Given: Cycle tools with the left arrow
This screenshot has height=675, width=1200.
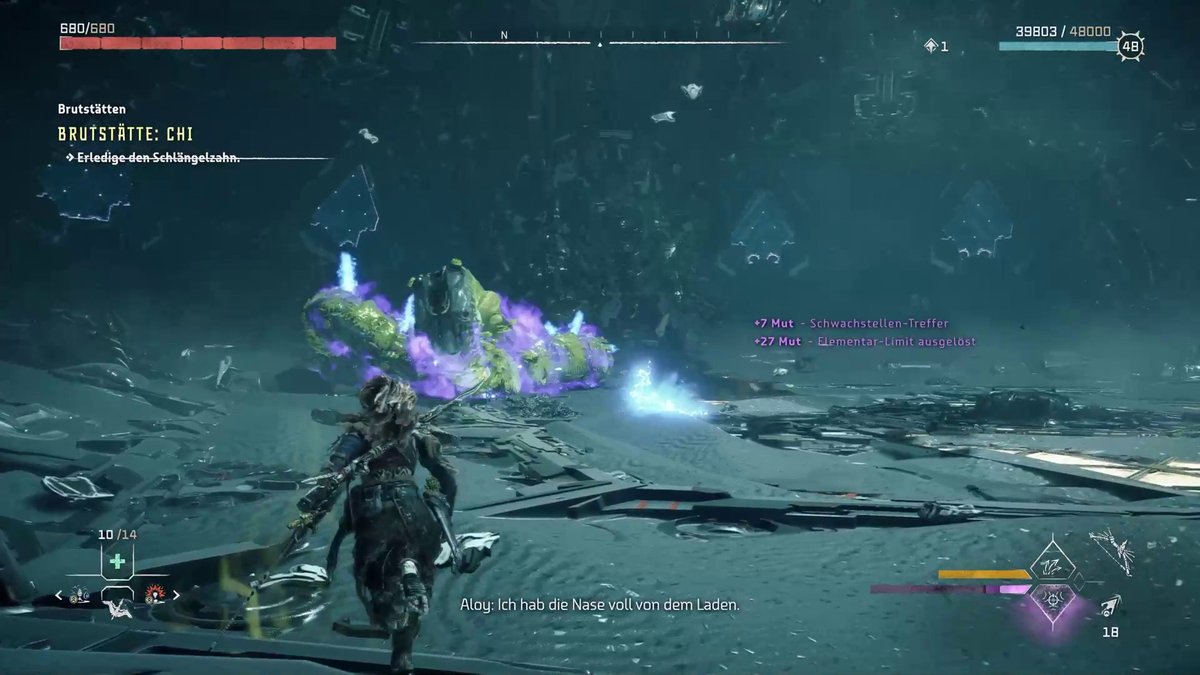Looking at the screenshot, I should (x=59, y=595).
